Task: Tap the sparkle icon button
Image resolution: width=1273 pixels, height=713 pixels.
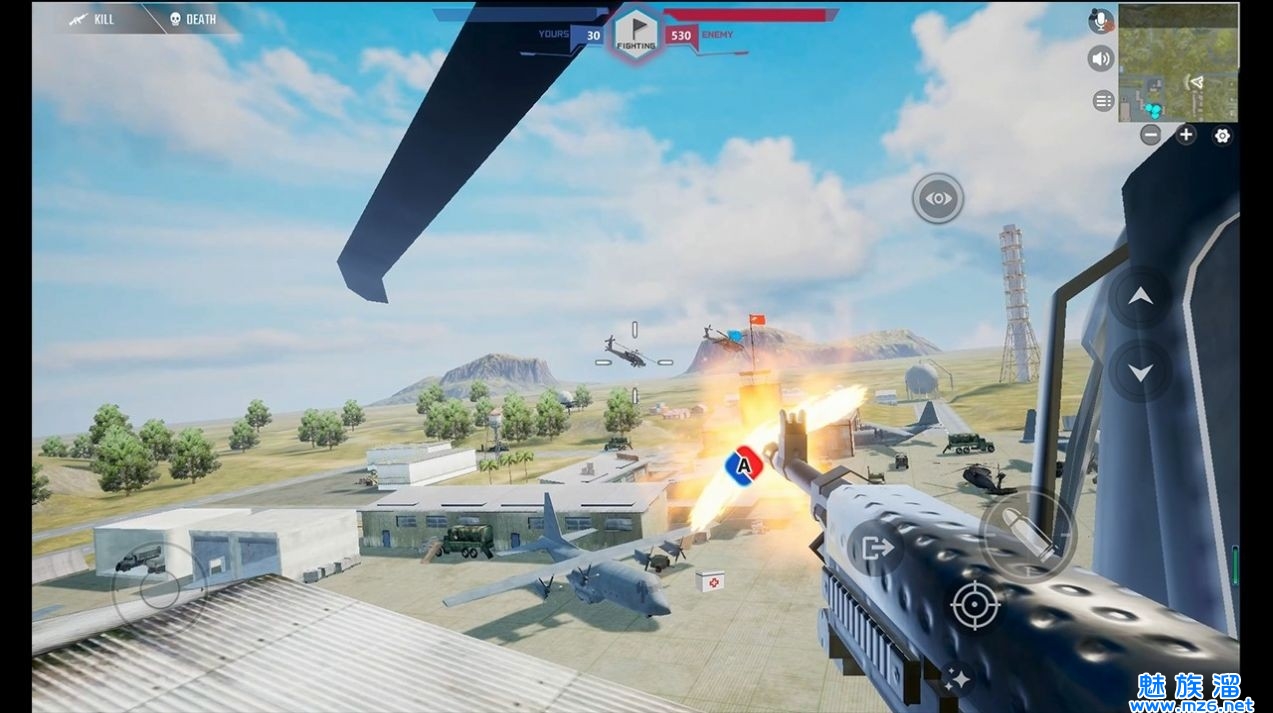Action: (x=957, y=679)
